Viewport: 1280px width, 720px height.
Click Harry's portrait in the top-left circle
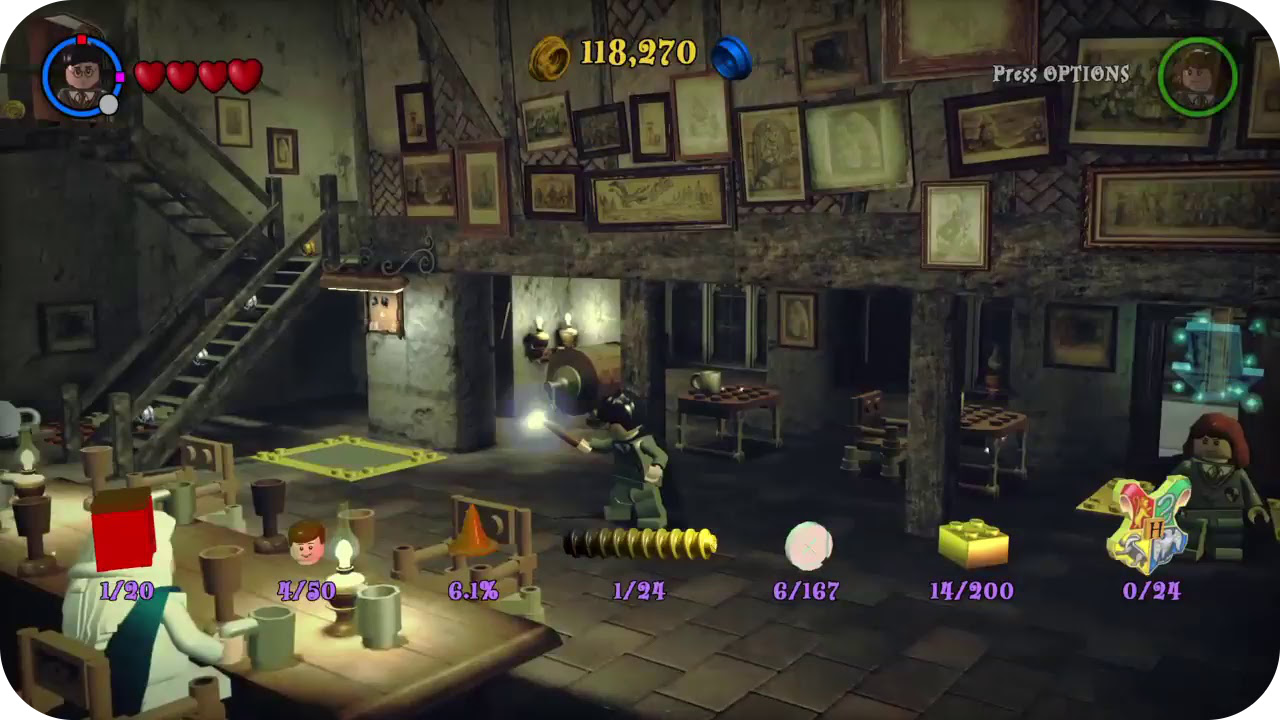coord(80,76)
